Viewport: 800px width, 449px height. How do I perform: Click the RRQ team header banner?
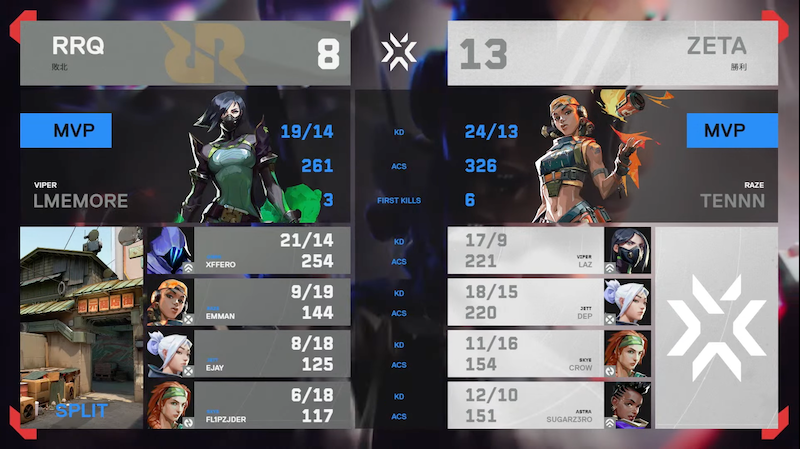(x=185, y=53)
